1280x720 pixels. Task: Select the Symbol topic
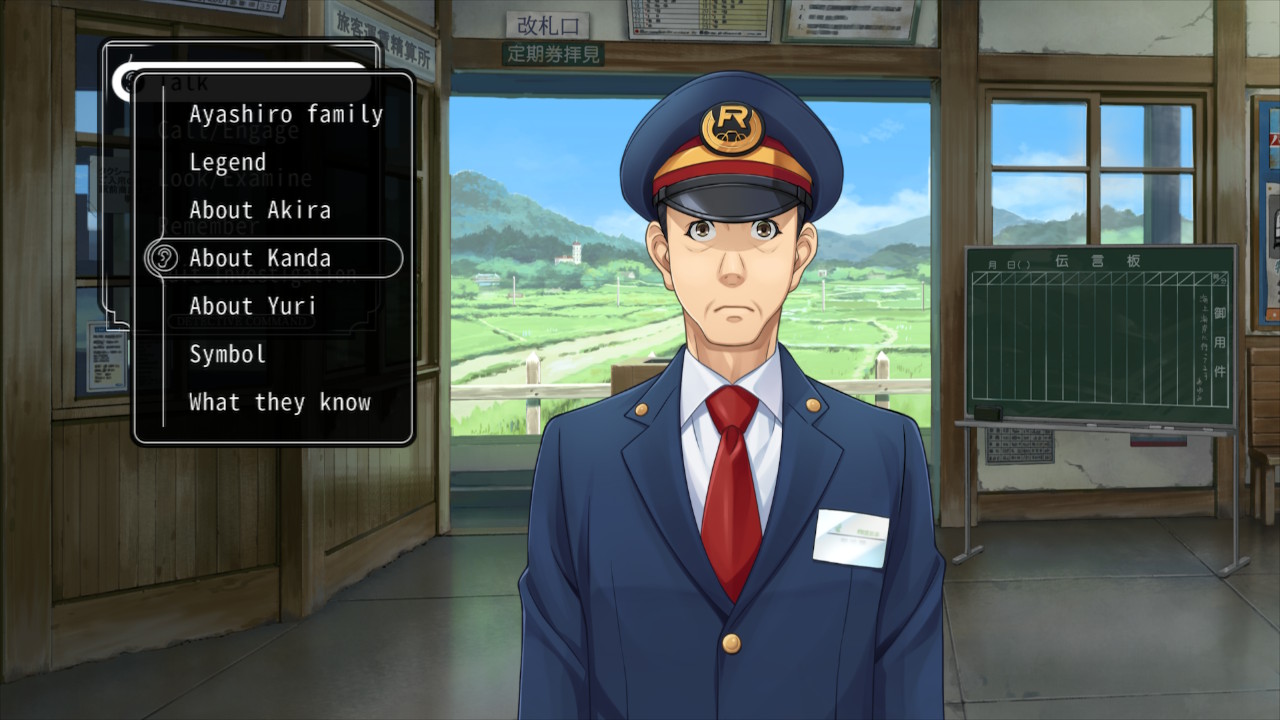click(226, 354)
